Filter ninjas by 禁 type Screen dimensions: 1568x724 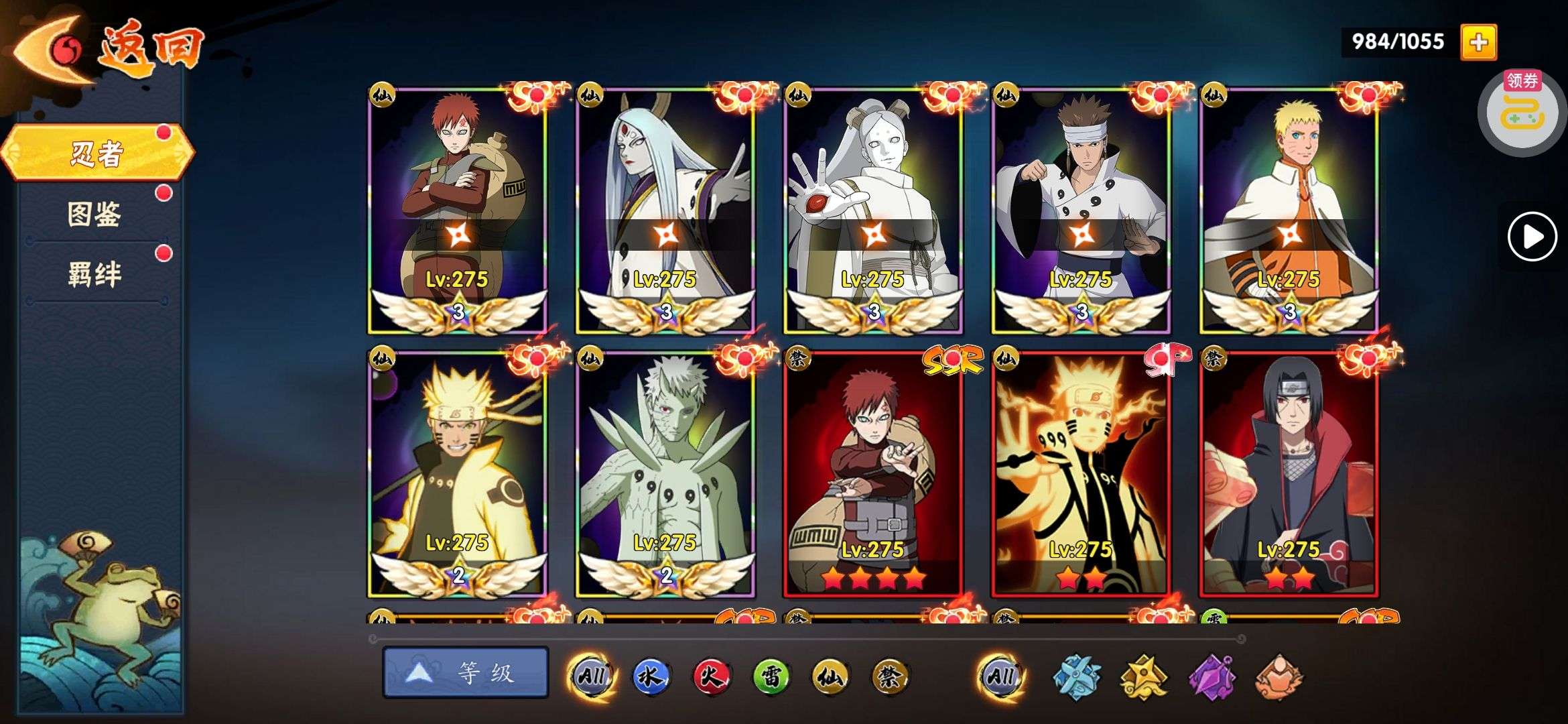tap(891, 676)
